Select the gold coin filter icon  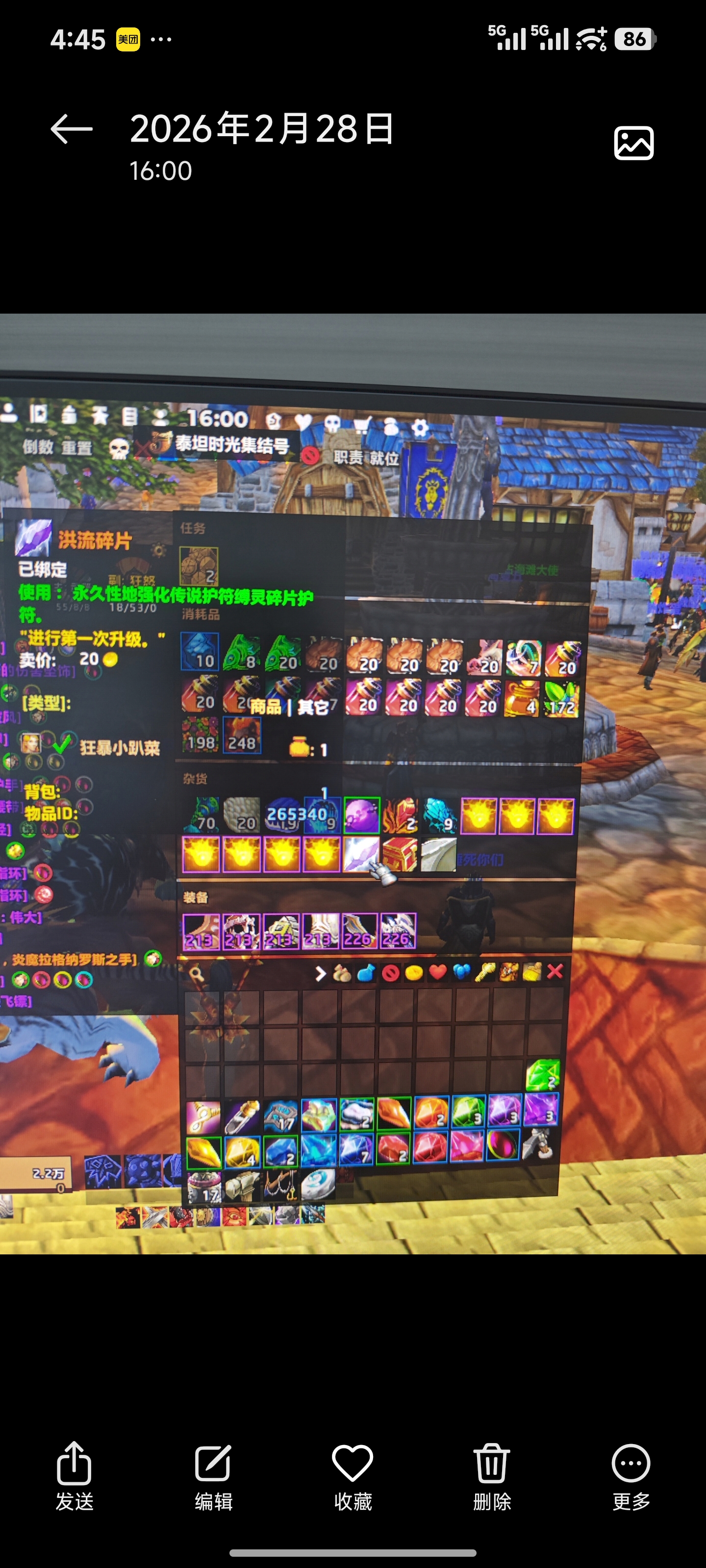click(414, 972)
